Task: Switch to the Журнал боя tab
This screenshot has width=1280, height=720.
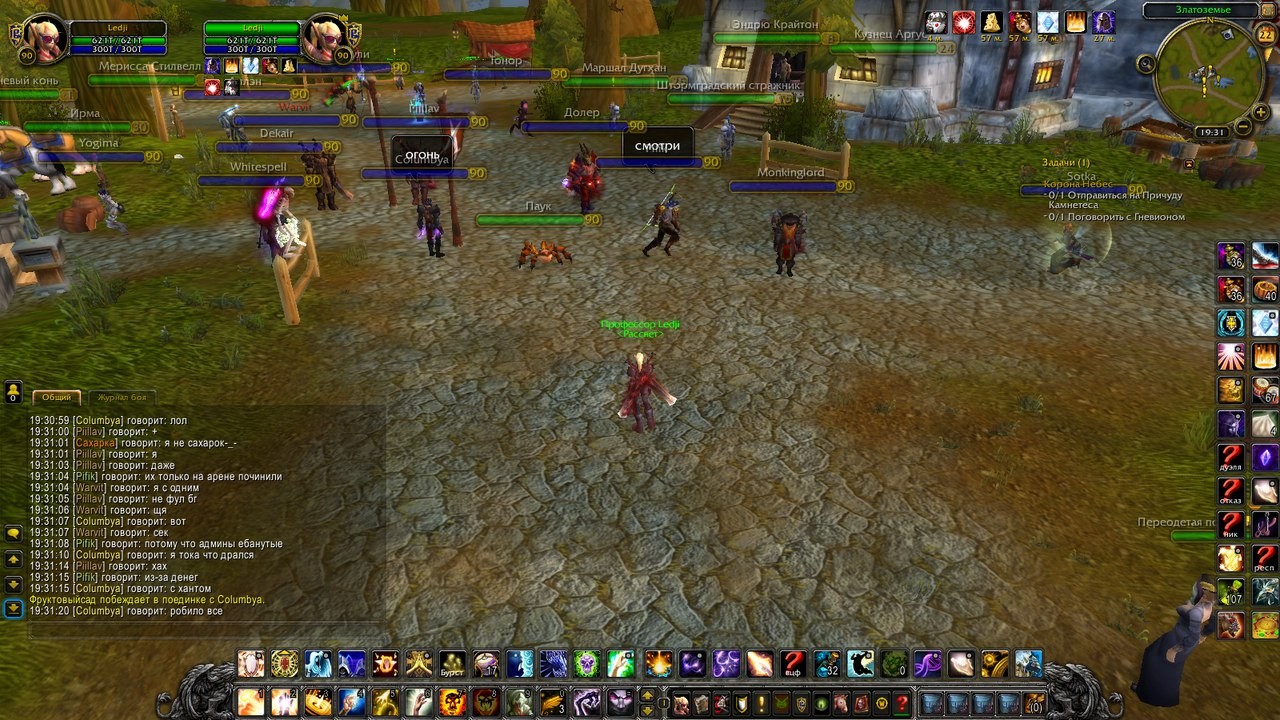Action: (x=121, y=397)
